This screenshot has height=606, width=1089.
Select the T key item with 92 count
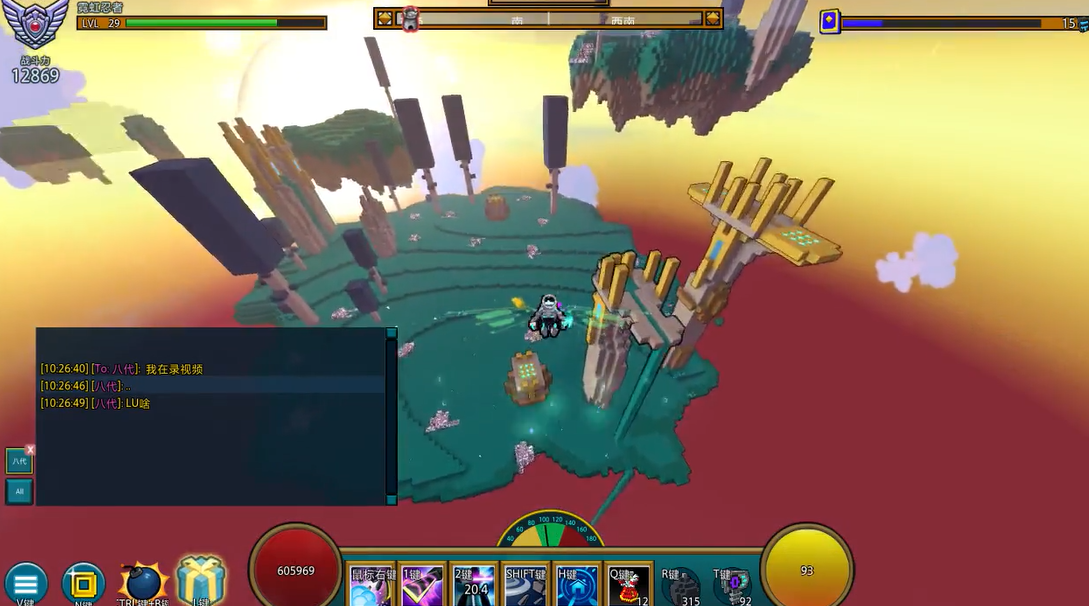click(733, 587)
